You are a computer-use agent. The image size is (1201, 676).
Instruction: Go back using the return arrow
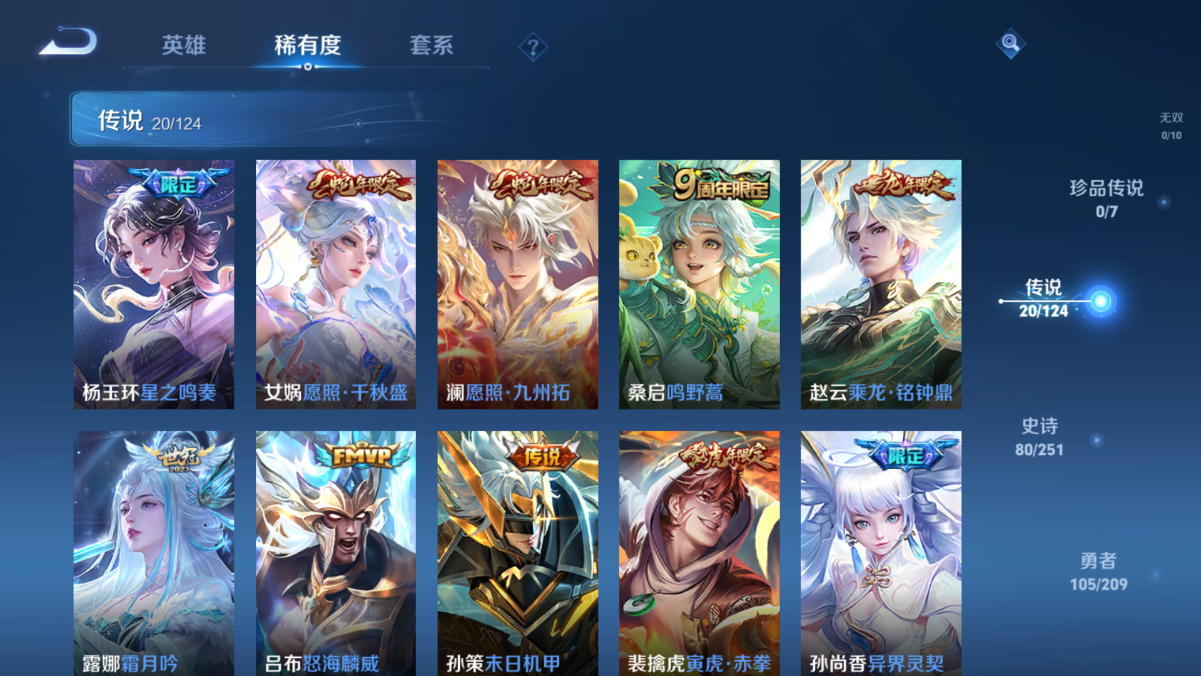[68, 42]
